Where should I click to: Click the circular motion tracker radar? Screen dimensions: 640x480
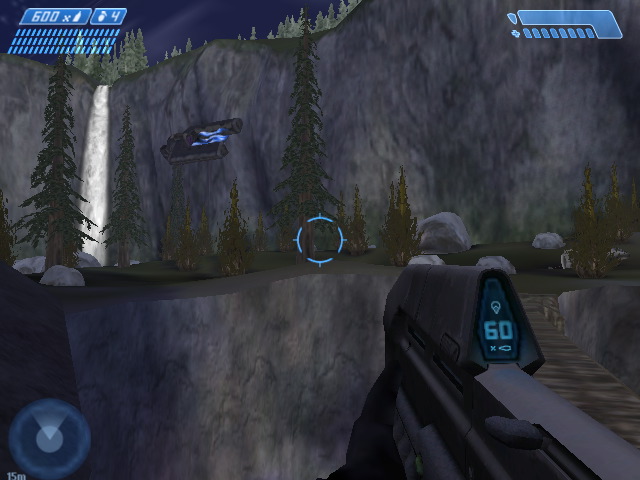click(x=48, y=437)
